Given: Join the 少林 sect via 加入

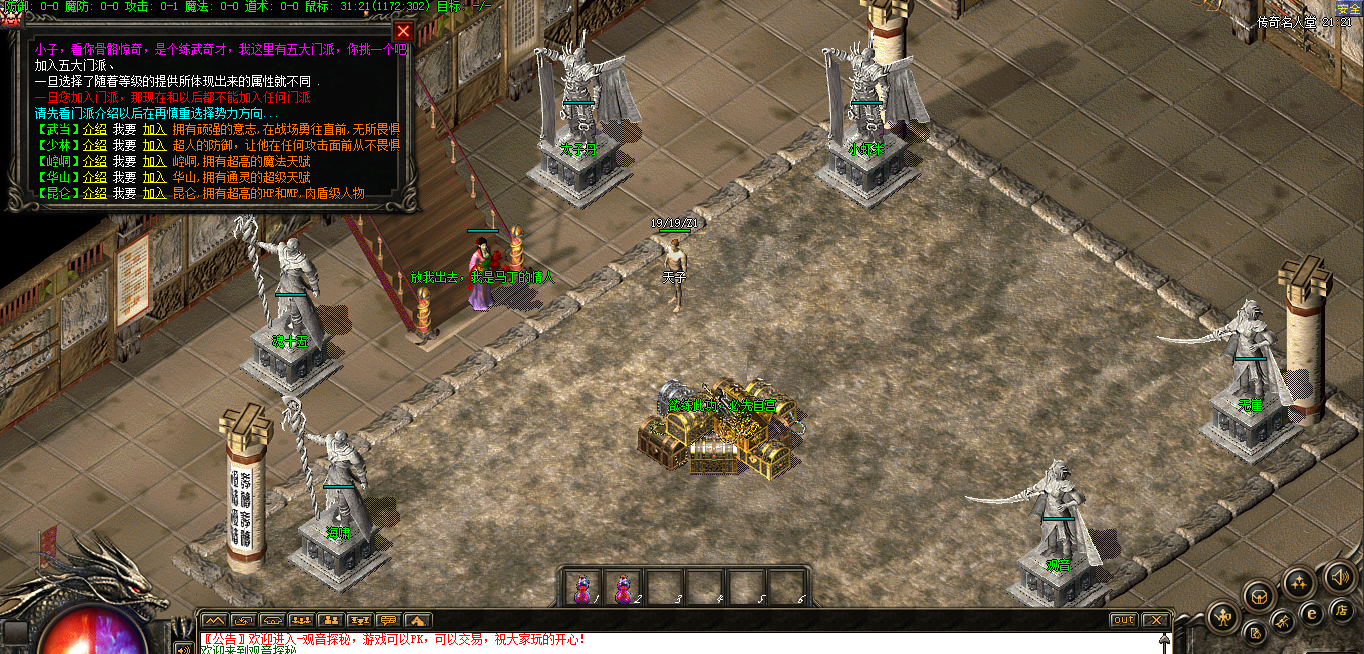Looking at the screenshot, I should pos(154,145).
